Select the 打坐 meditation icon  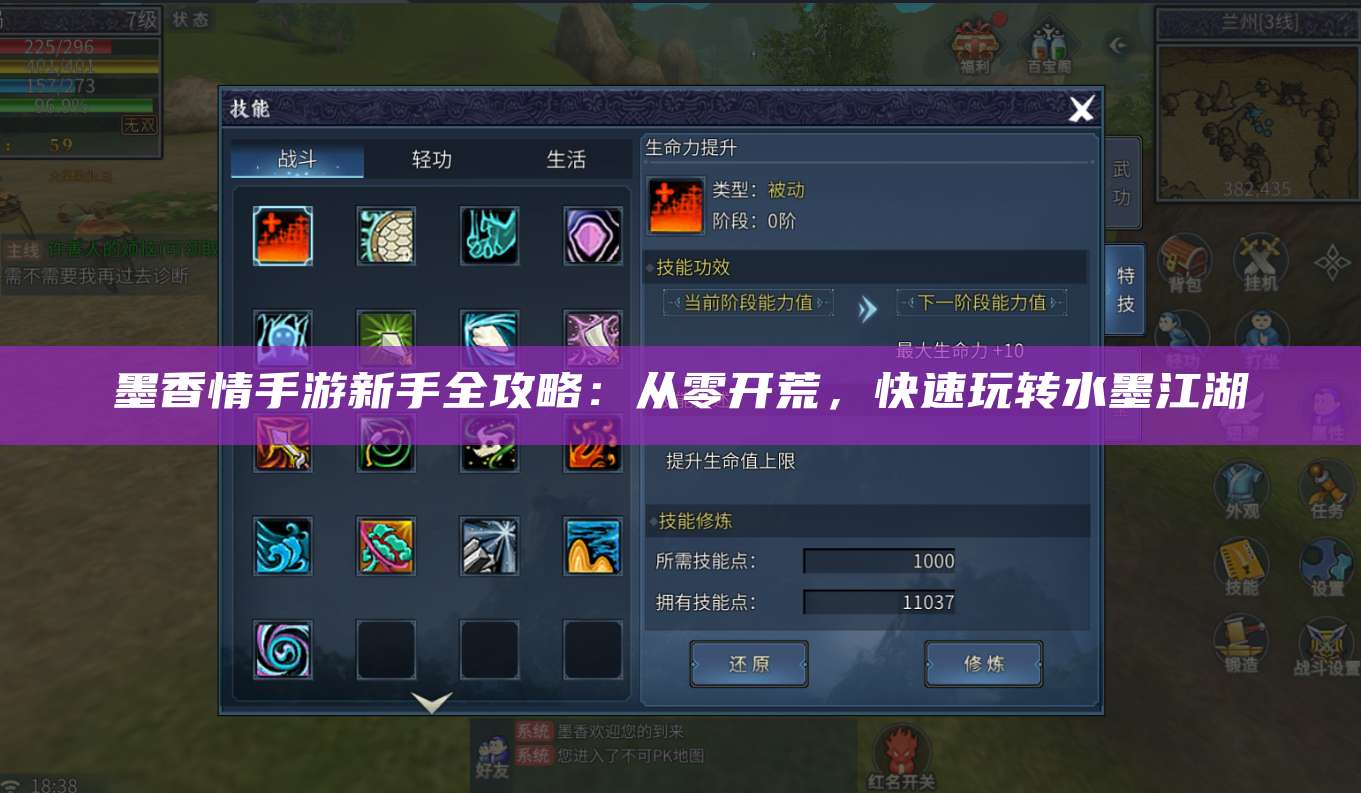1261,327
